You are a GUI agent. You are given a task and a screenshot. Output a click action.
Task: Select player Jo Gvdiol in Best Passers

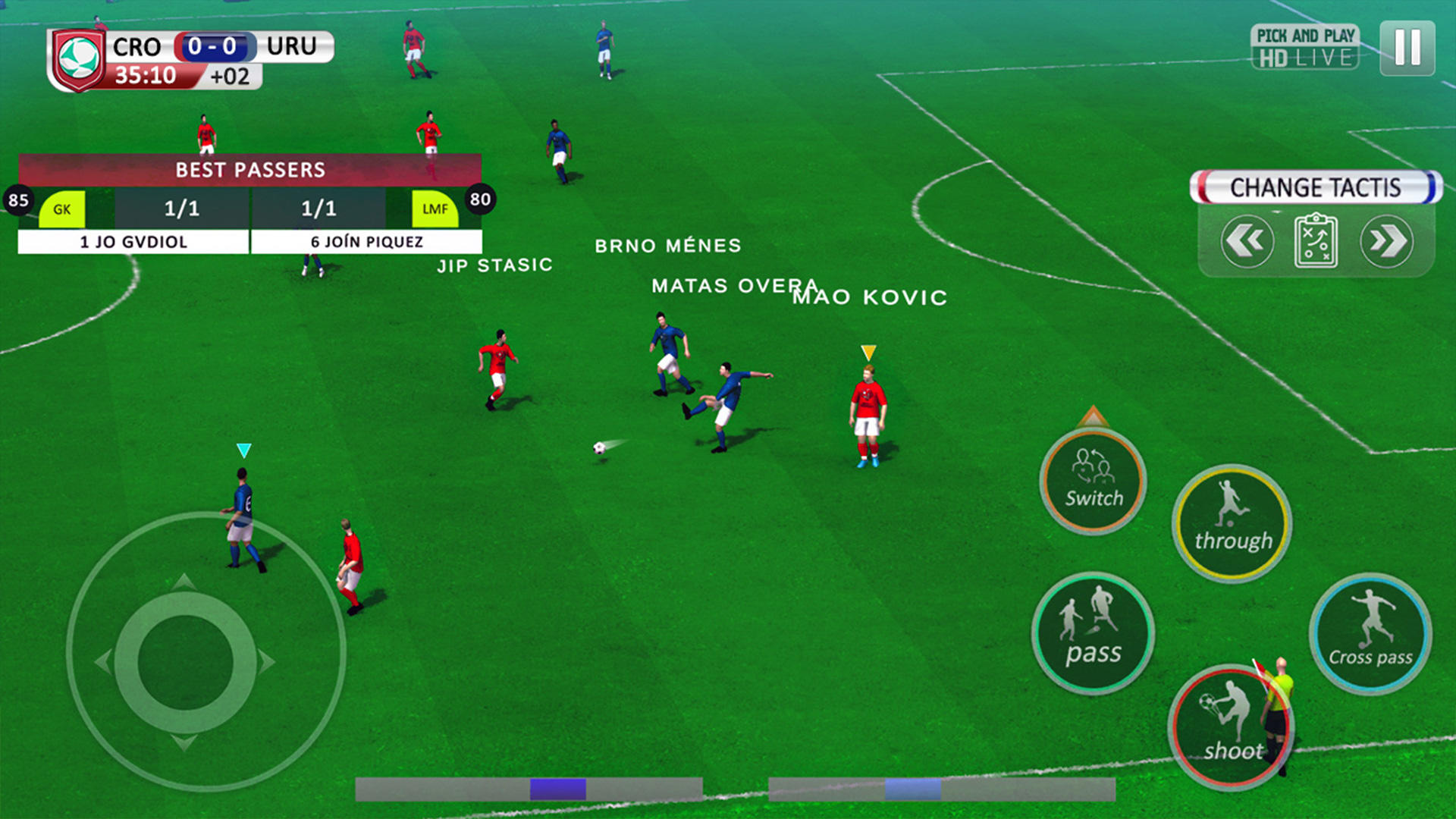pos(133,242)
